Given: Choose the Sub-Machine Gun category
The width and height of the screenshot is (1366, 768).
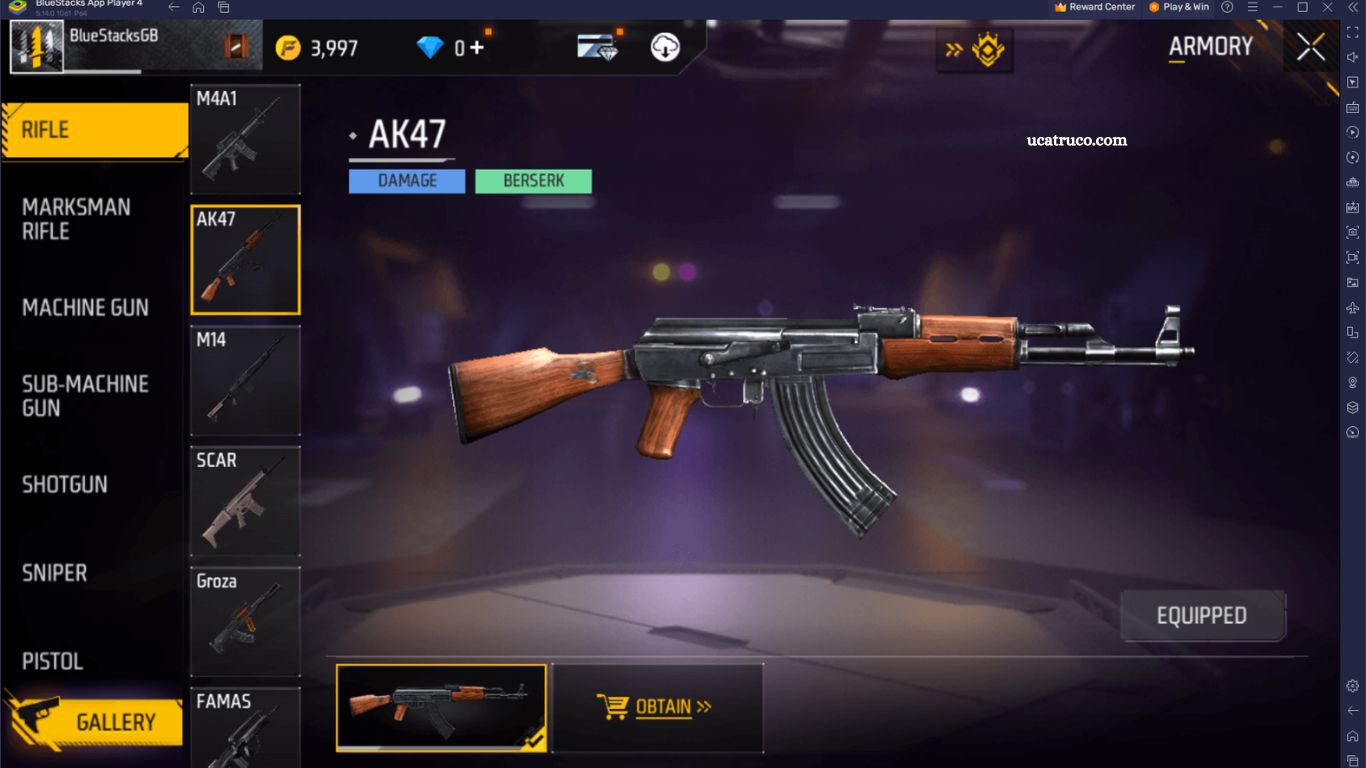Looking at the screenshot, I should click(x=85, y=396).
